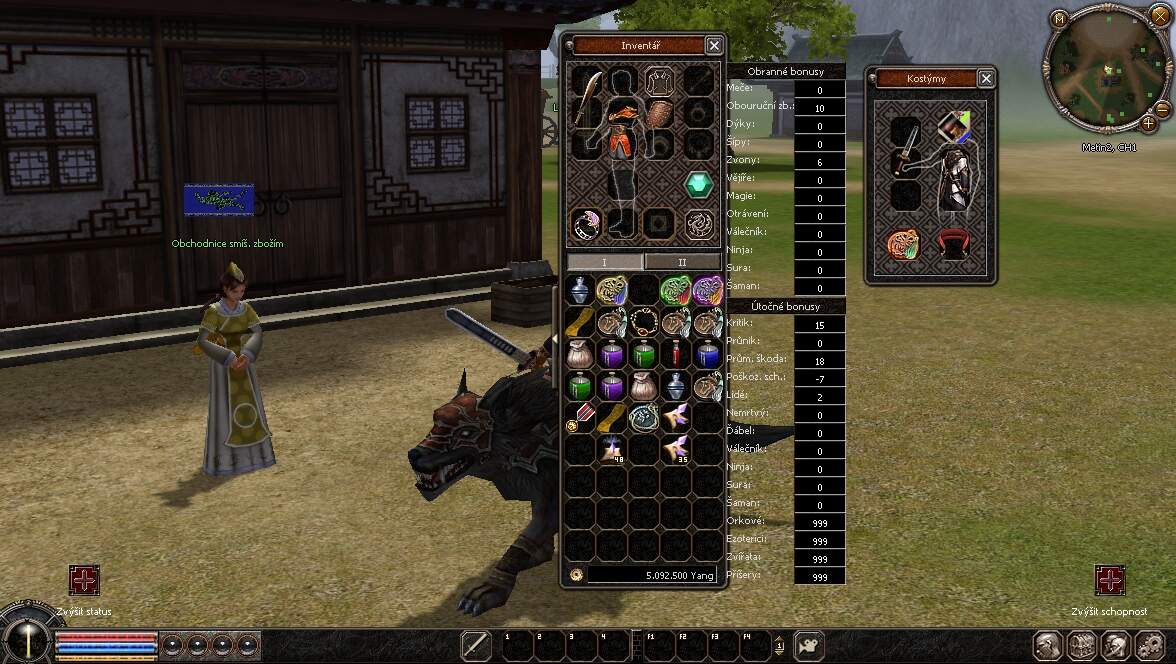Switch to inventory page I
This screenshot has height=664, width=1176.
pos(604,262)
